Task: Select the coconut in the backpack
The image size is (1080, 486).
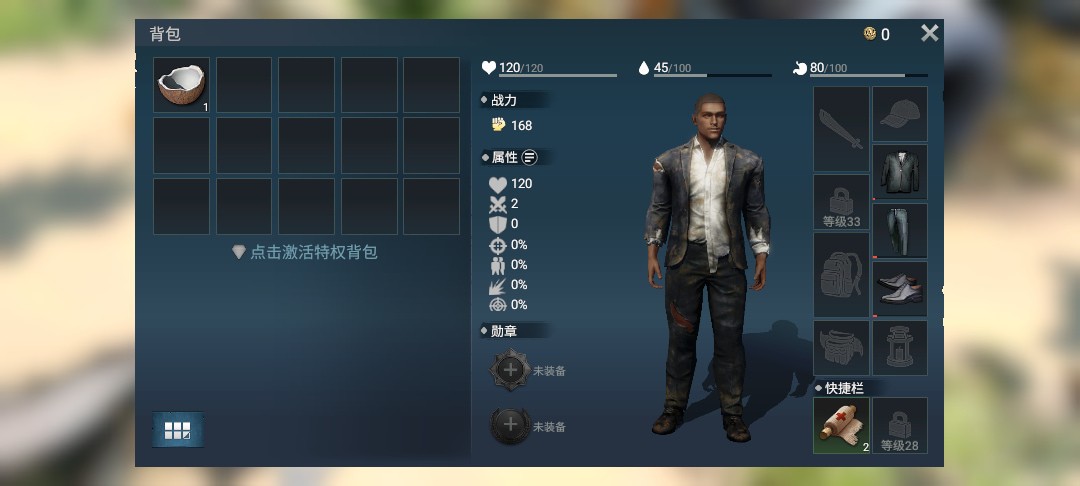Action: click(x=181, y=84)
